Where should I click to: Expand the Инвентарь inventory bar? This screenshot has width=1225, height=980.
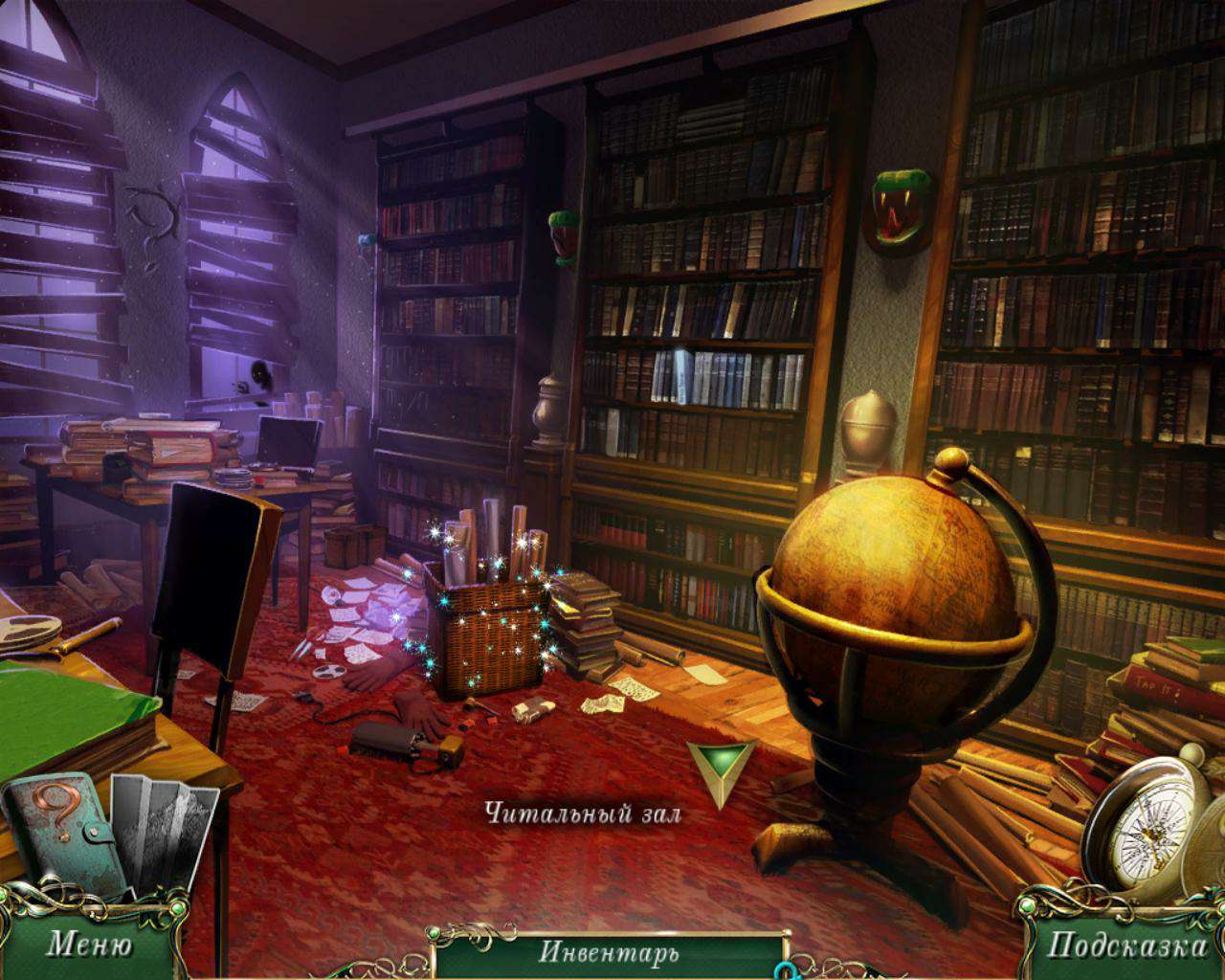(609, 952)
